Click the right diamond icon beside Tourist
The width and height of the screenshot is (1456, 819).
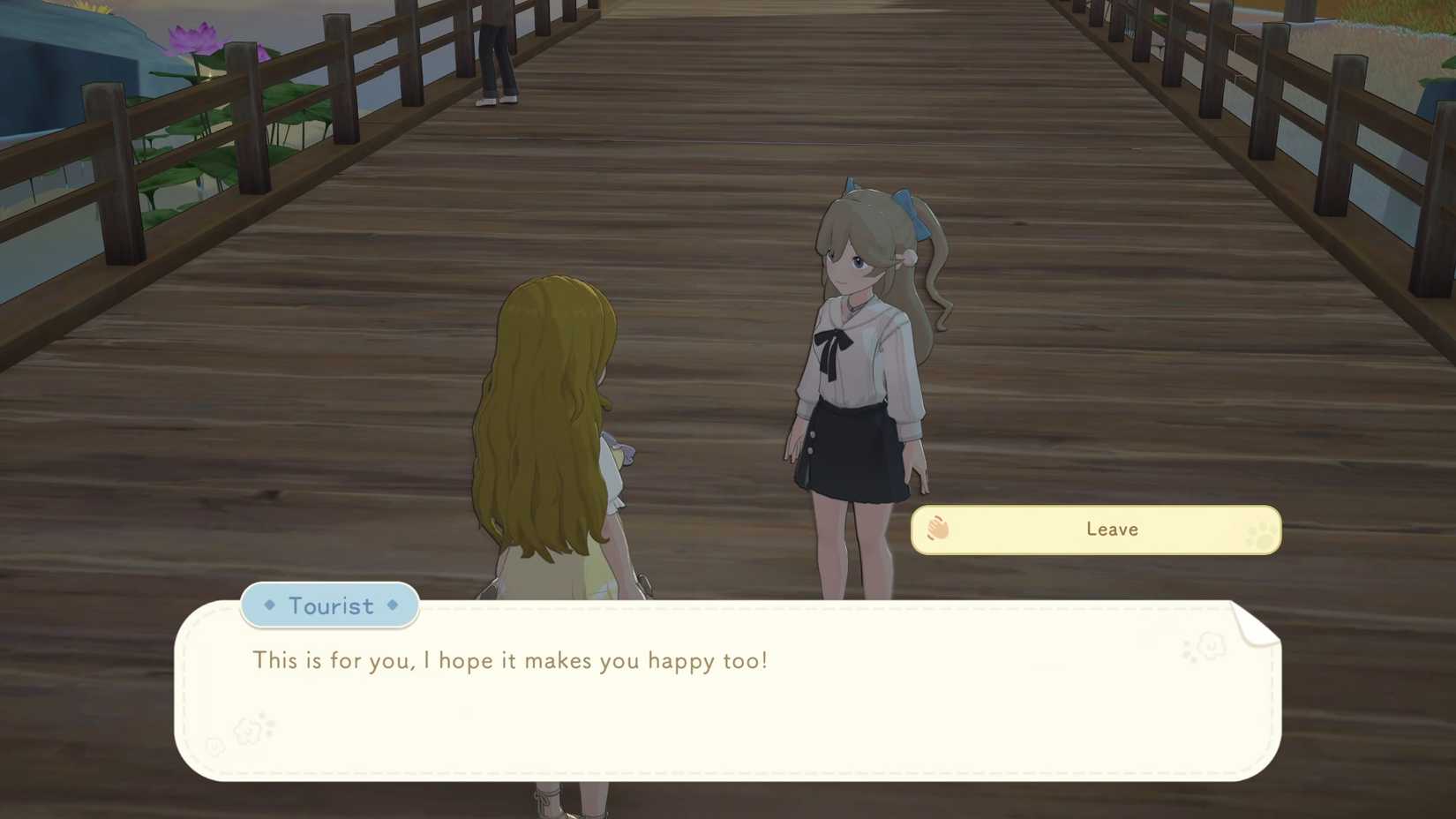point(392,605)
